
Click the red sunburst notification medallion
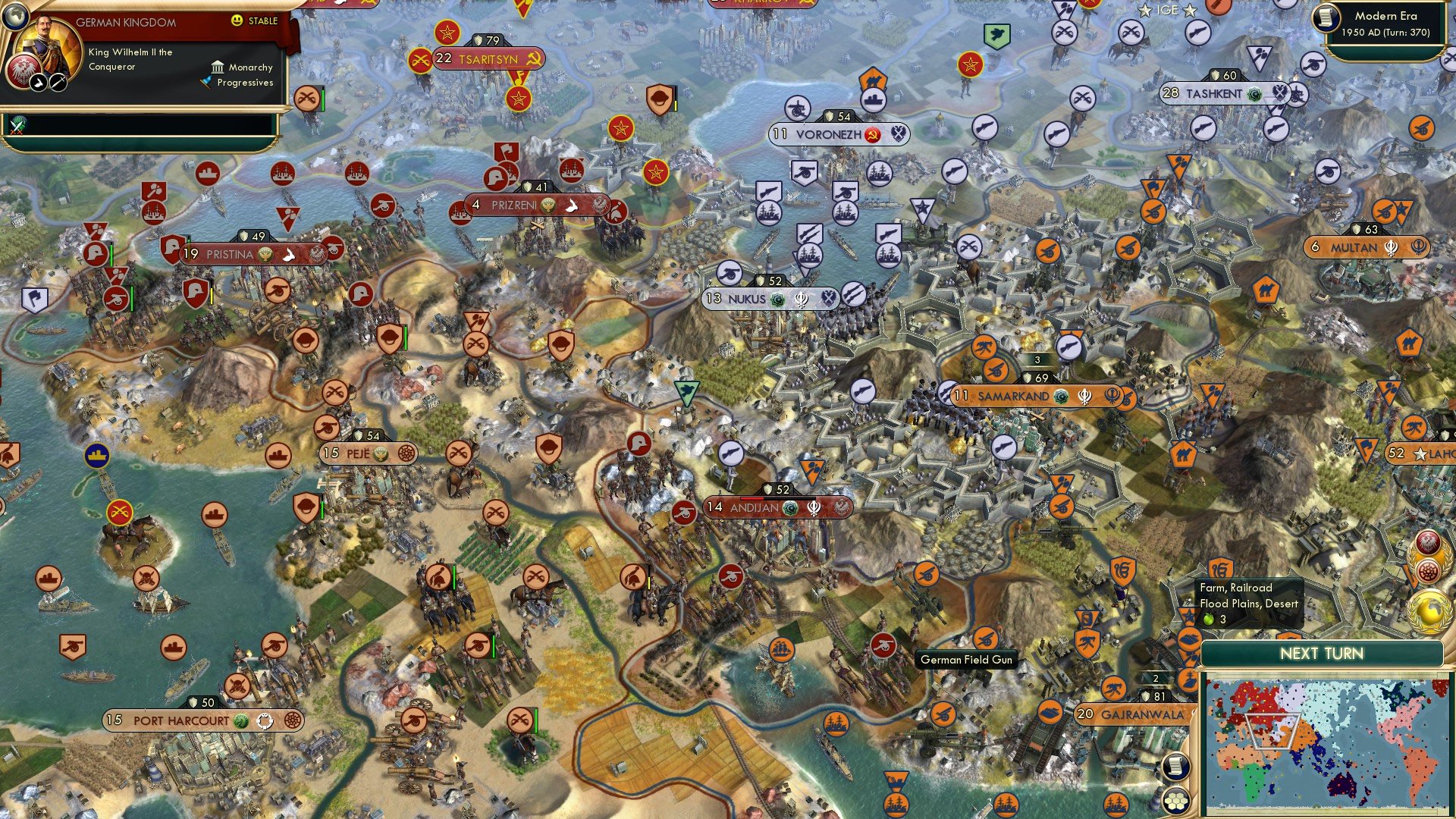(1429, 570)
